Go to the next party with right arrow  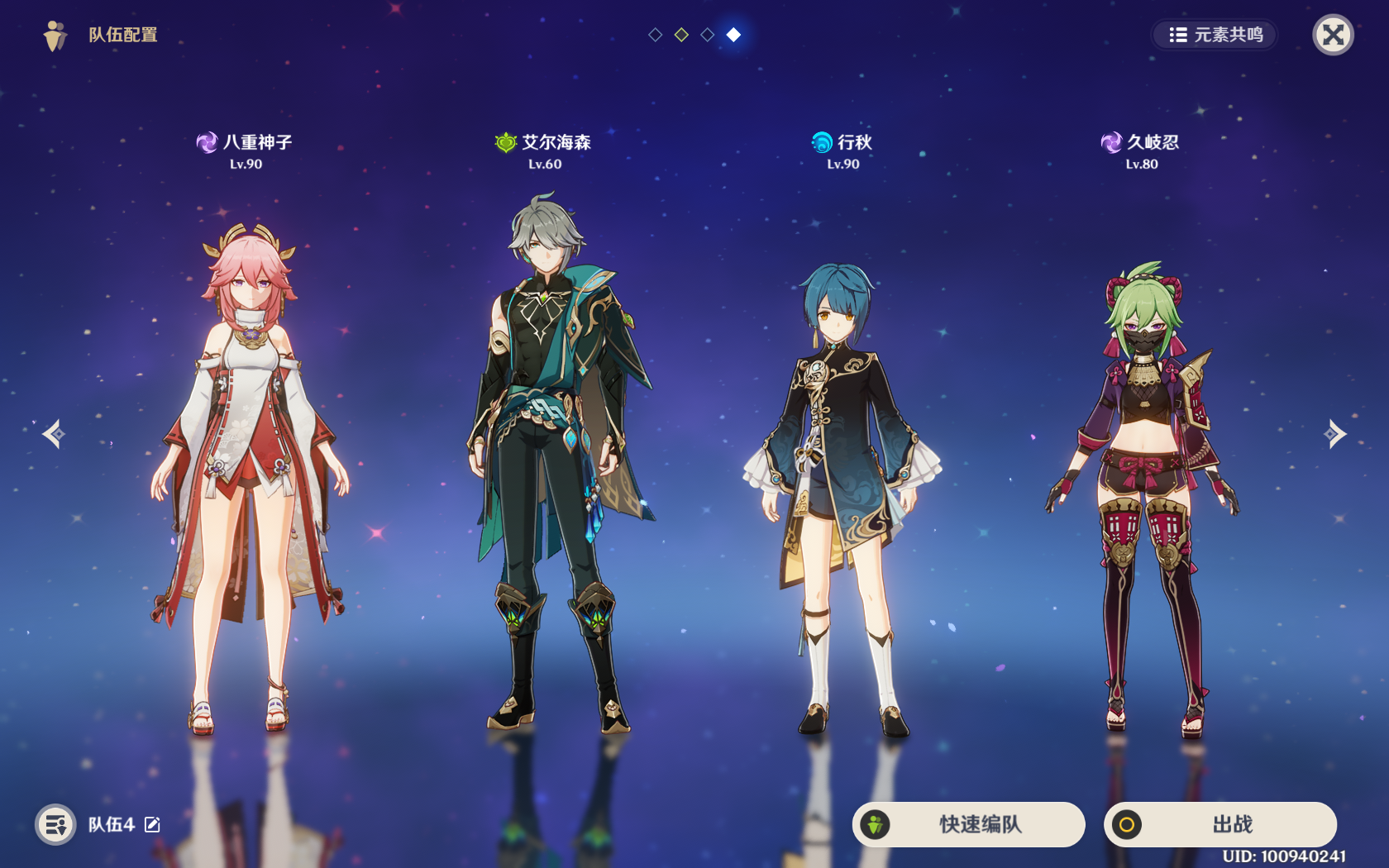point(1334,433)
